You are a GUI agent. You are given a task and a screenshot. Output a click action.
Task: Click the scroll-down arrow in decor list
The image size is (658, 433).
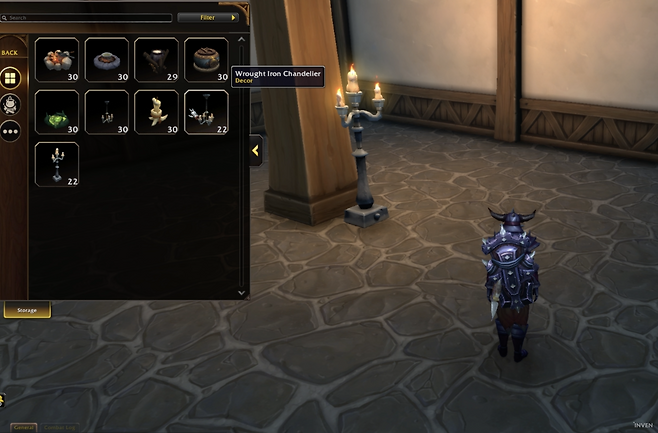click(240, 292)
